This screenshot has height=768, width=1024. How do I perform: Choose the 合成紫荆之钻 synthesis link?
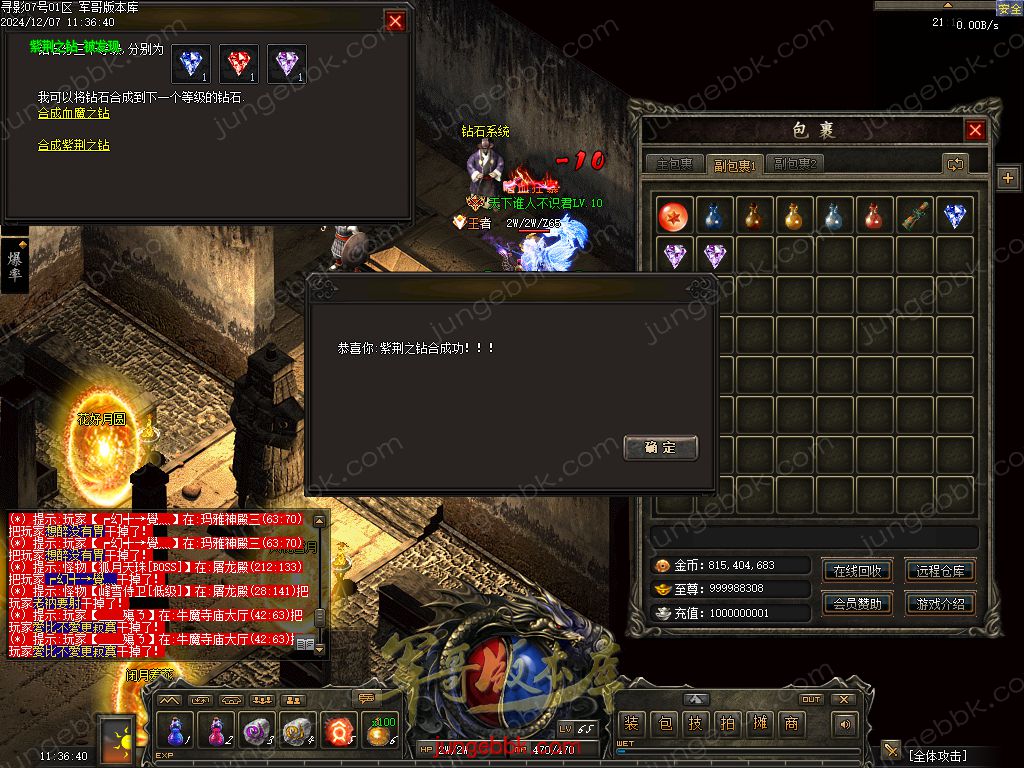pyautogui.click(x=74, y=146)
